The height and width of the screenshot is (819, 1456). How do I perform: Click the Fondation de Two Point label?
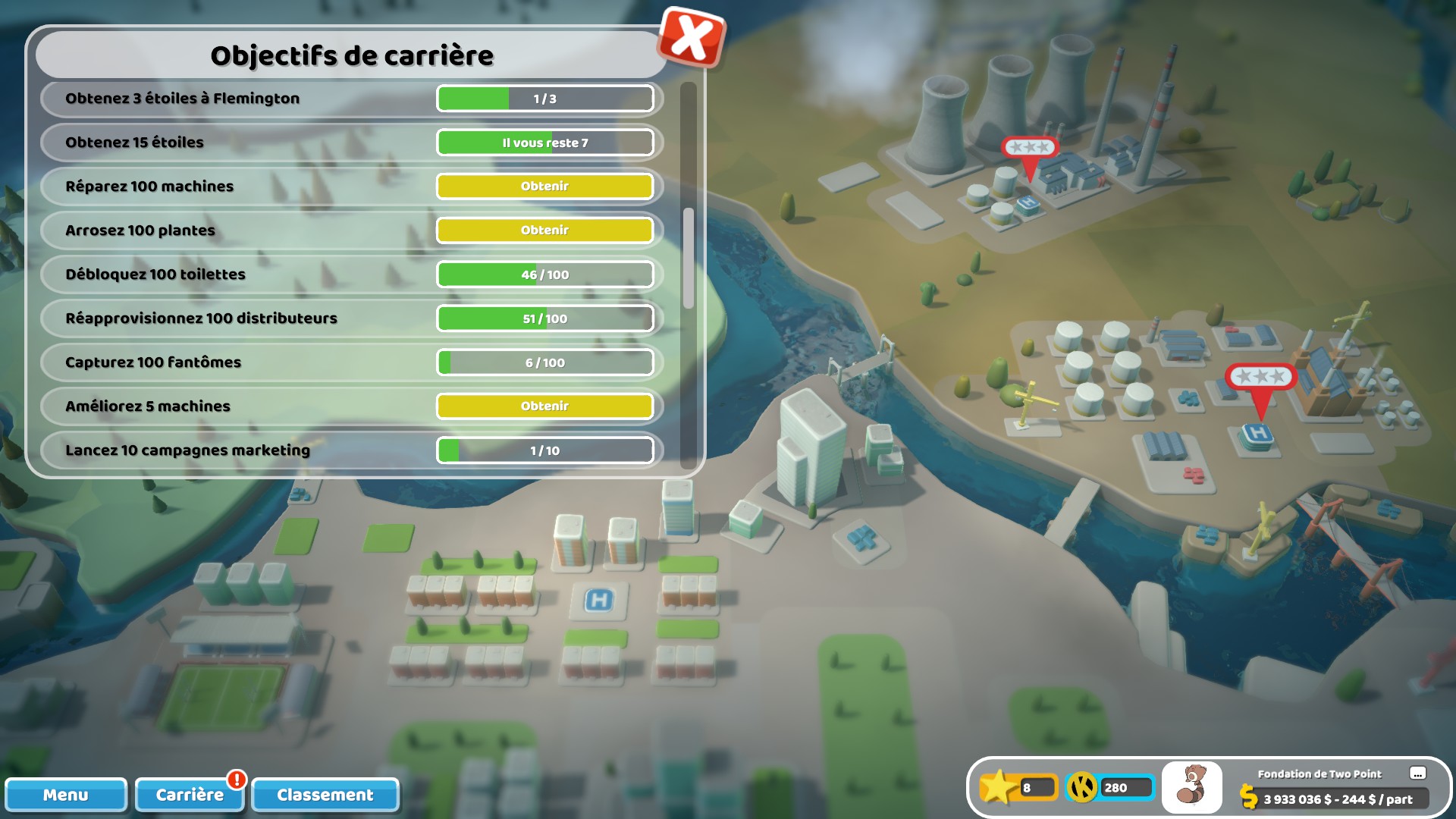(x=1319, y=774)
